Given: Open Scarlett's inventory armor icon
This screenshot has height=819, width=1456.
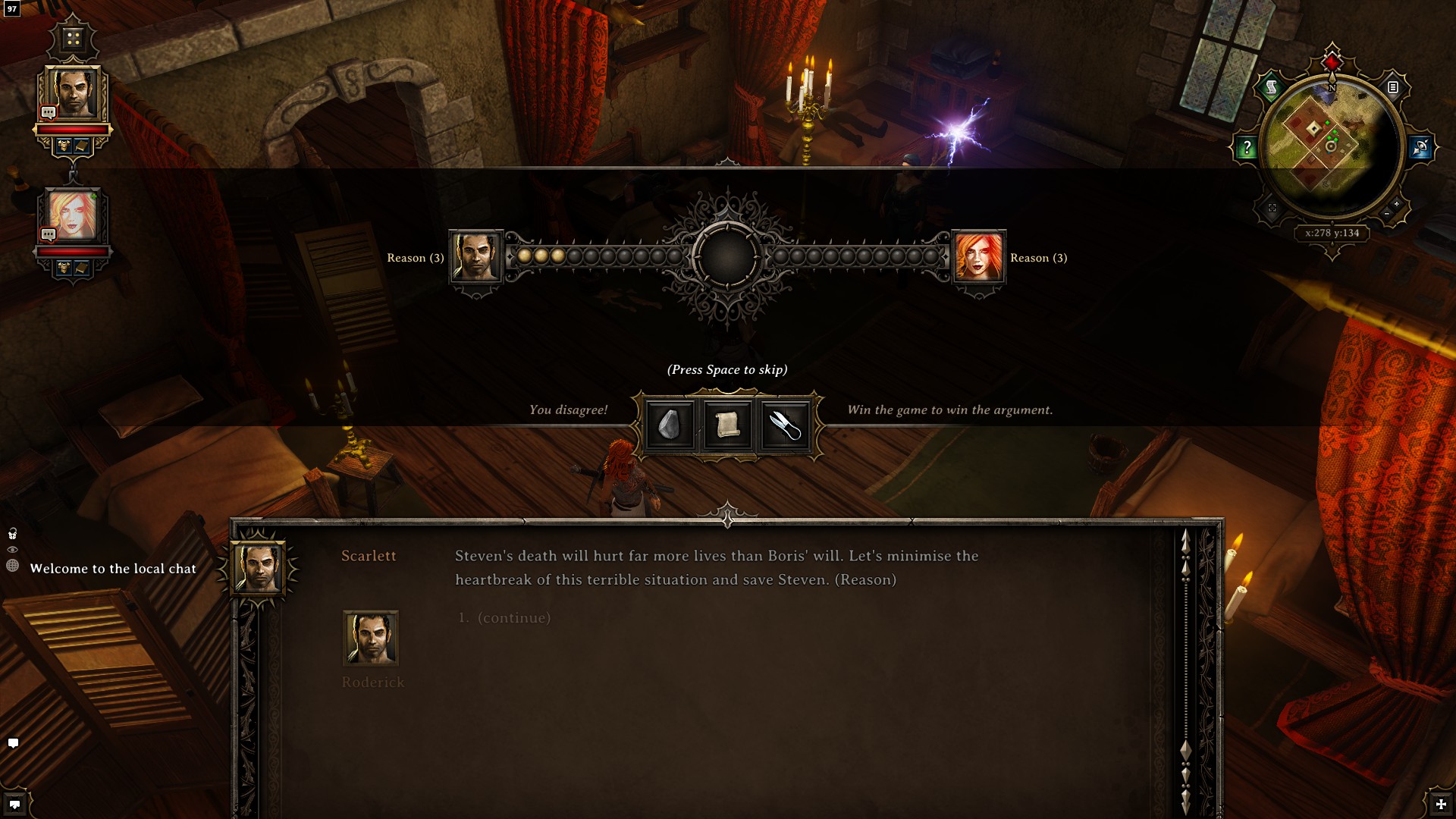Looking at the screenshot, I should (x=63, y=267).
